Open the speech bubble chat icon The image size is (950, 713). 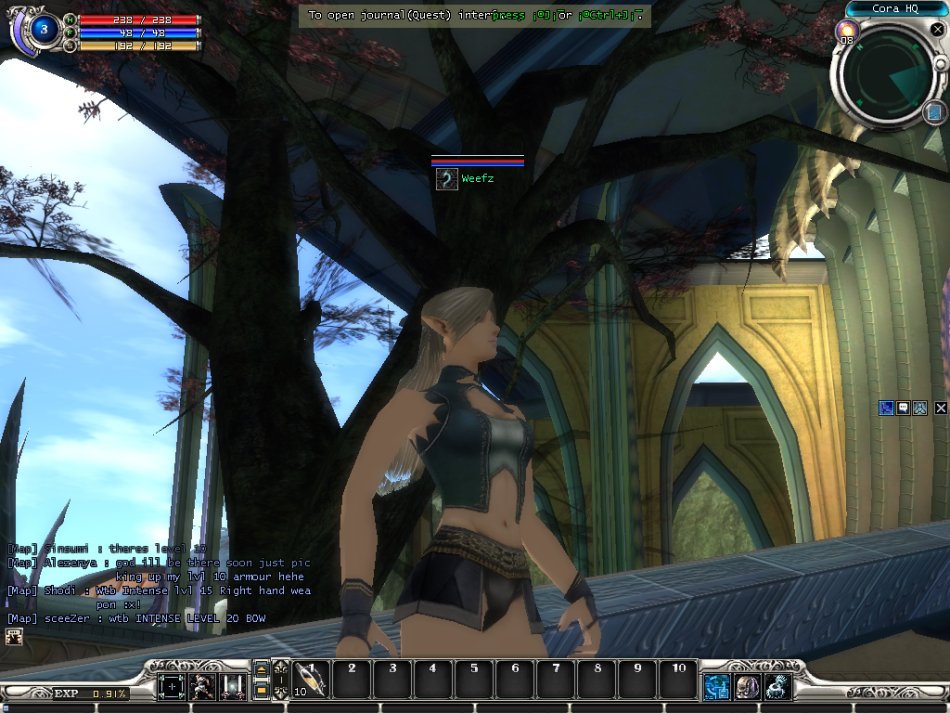click(903, 408)
